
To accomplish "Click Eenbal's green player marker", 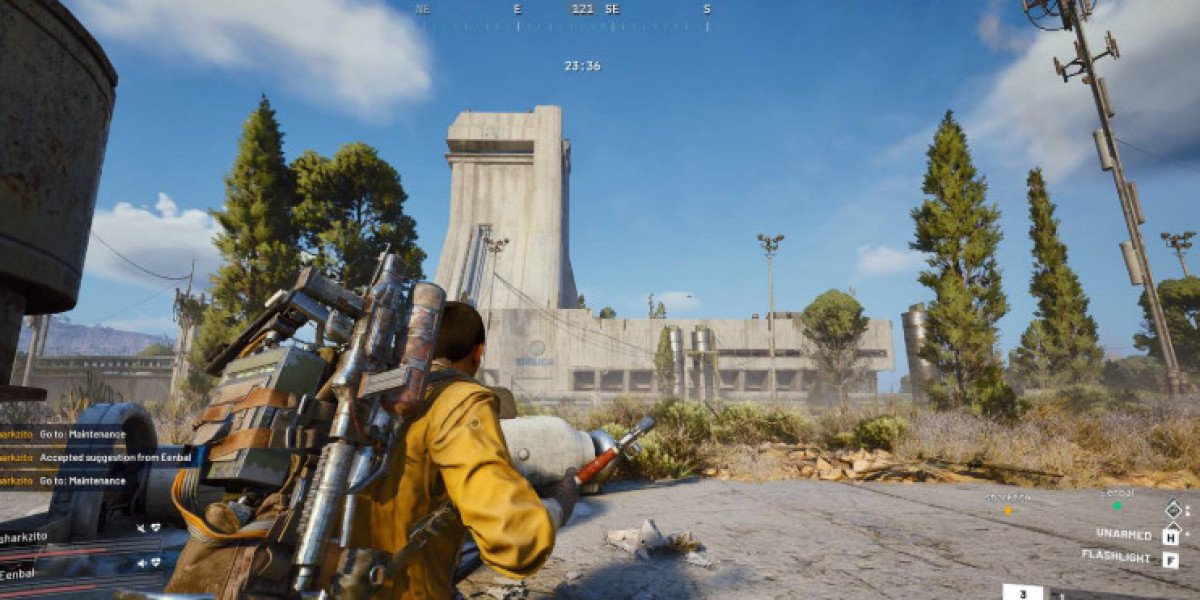I will pos(1117,505).
